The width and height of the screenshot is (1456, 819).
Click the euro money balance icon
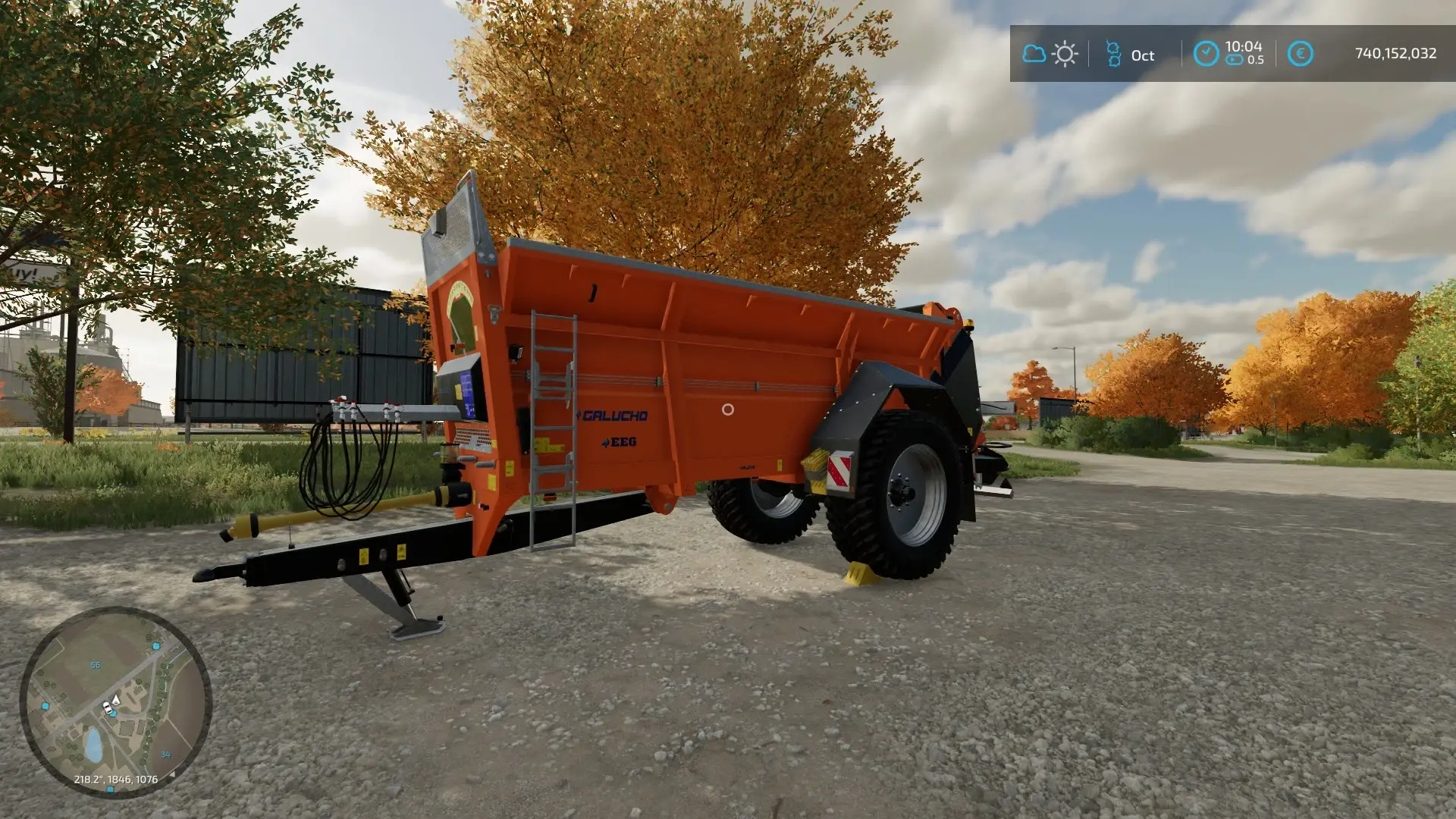pos(1300,54)
